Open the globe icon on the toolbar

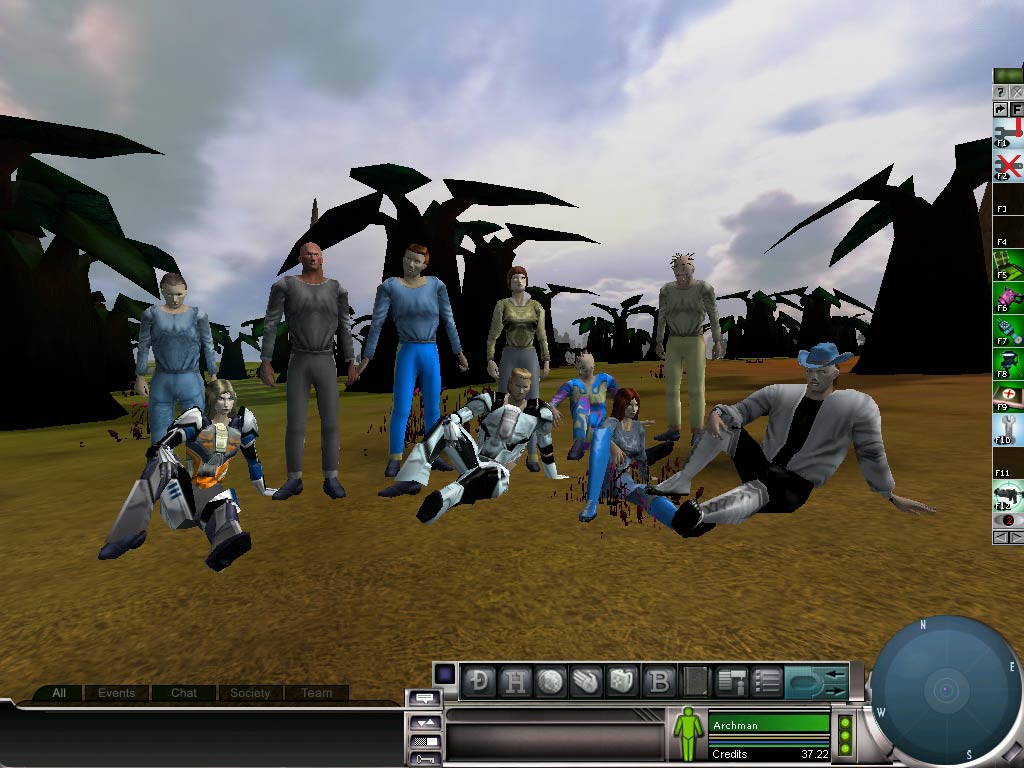[550, 681]
